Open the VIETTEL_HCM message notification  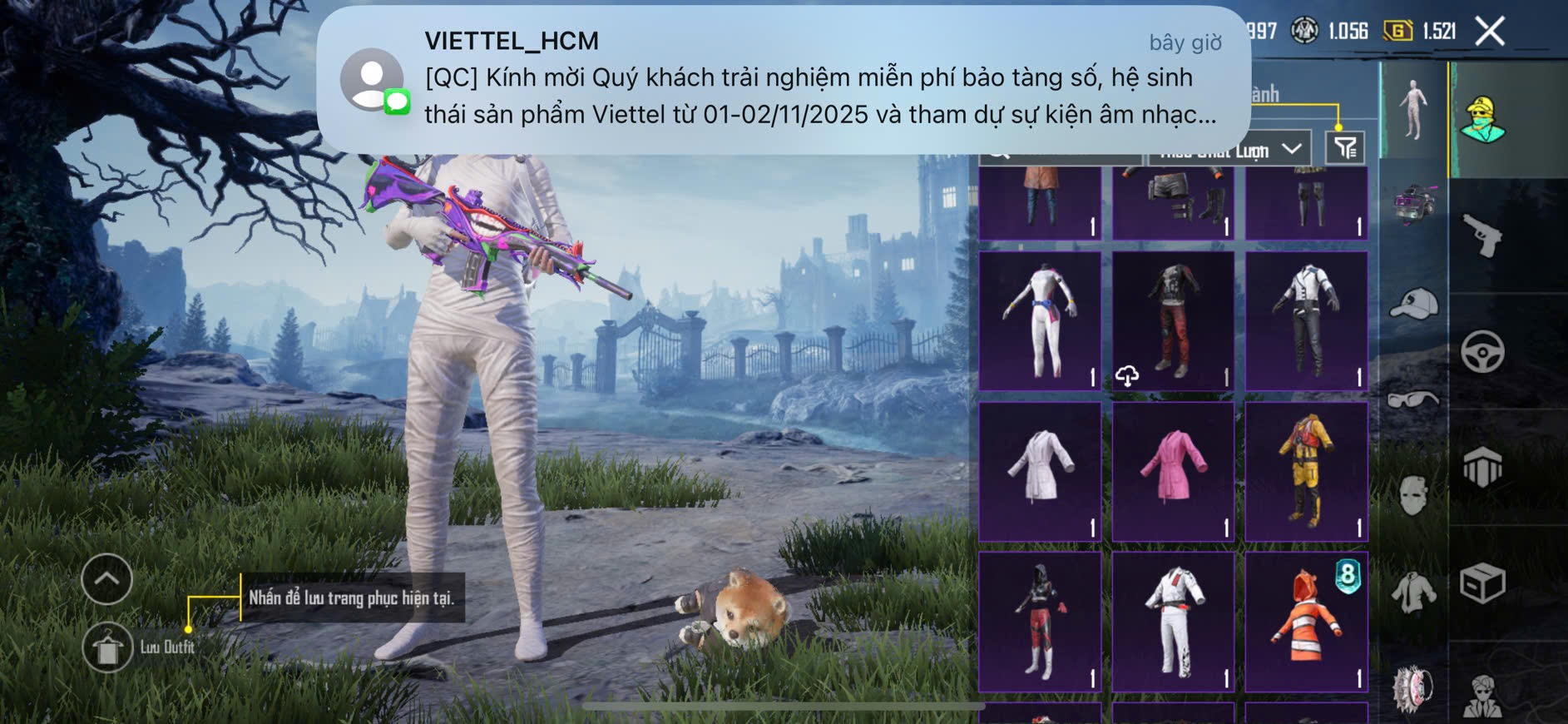click(784, 80)
